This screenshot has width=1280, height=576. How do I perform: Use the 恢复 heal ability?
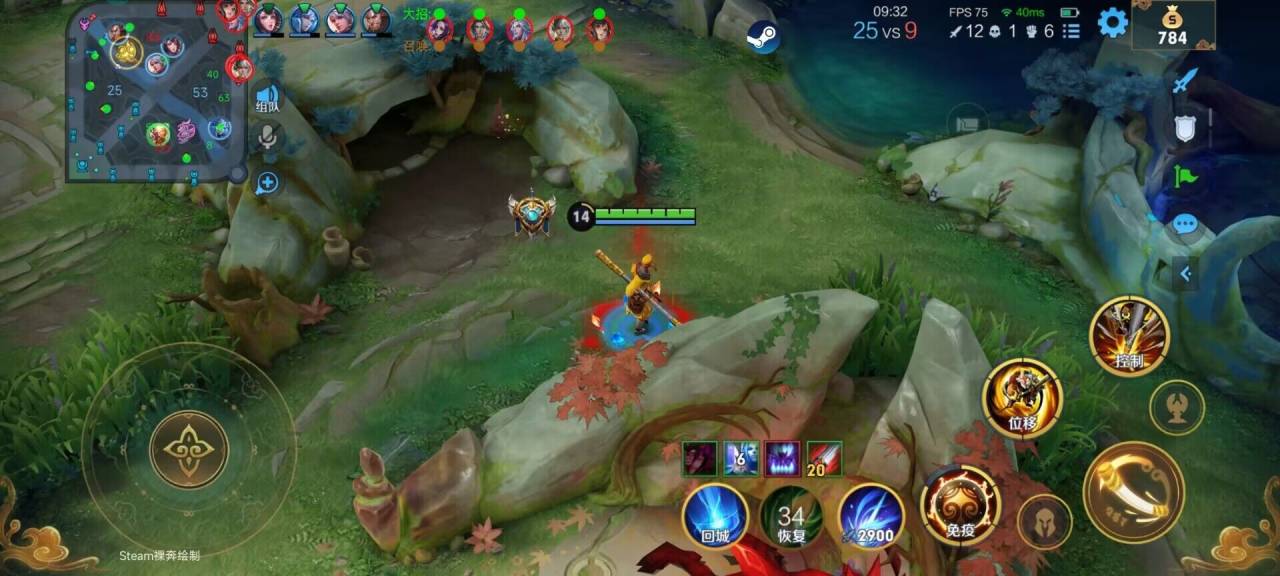[x=791, y=516]
